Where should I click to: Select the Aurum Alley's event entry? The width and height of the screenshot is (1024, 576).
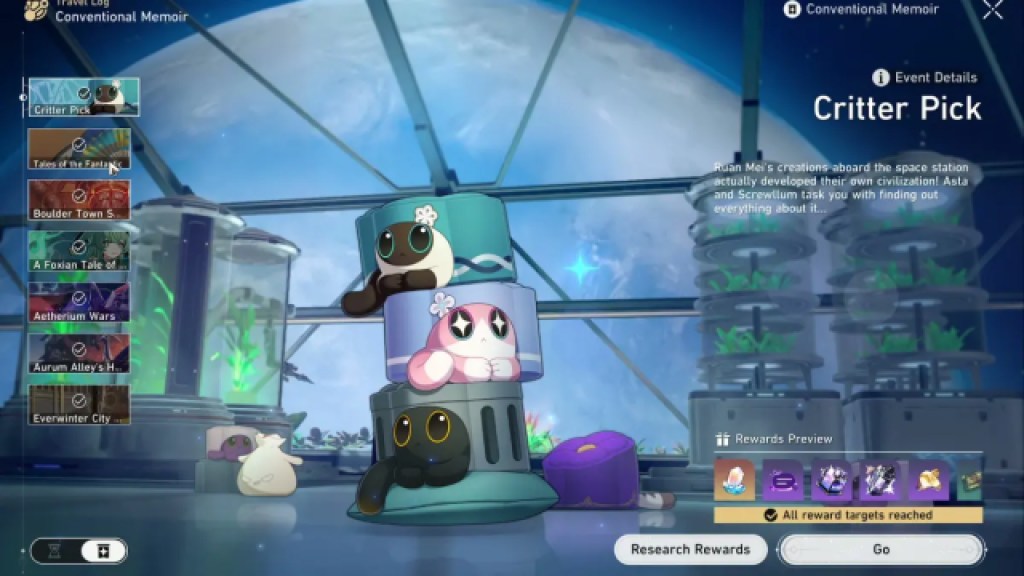tap(79, 353)
